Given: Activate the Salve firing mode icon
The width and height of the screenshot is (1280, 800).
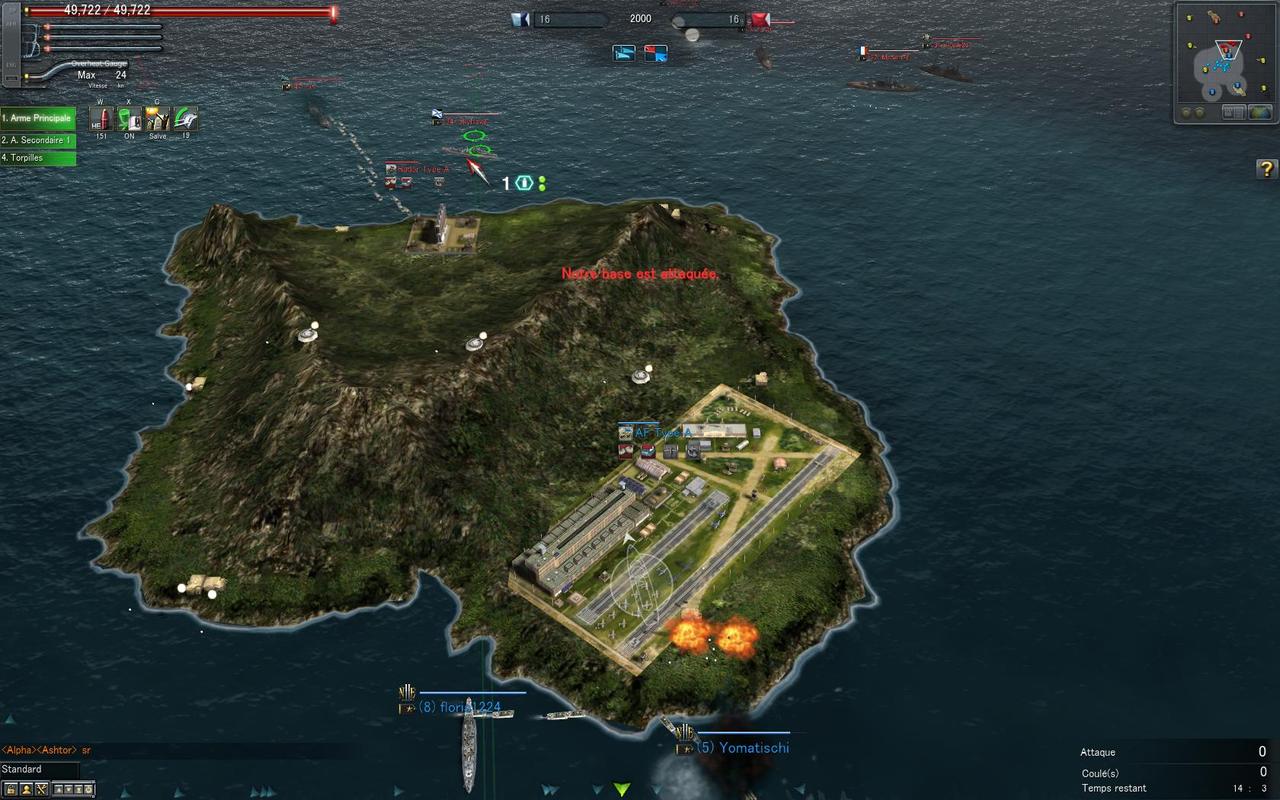Looking at the screenshot, I should click(x=157, y=120).
